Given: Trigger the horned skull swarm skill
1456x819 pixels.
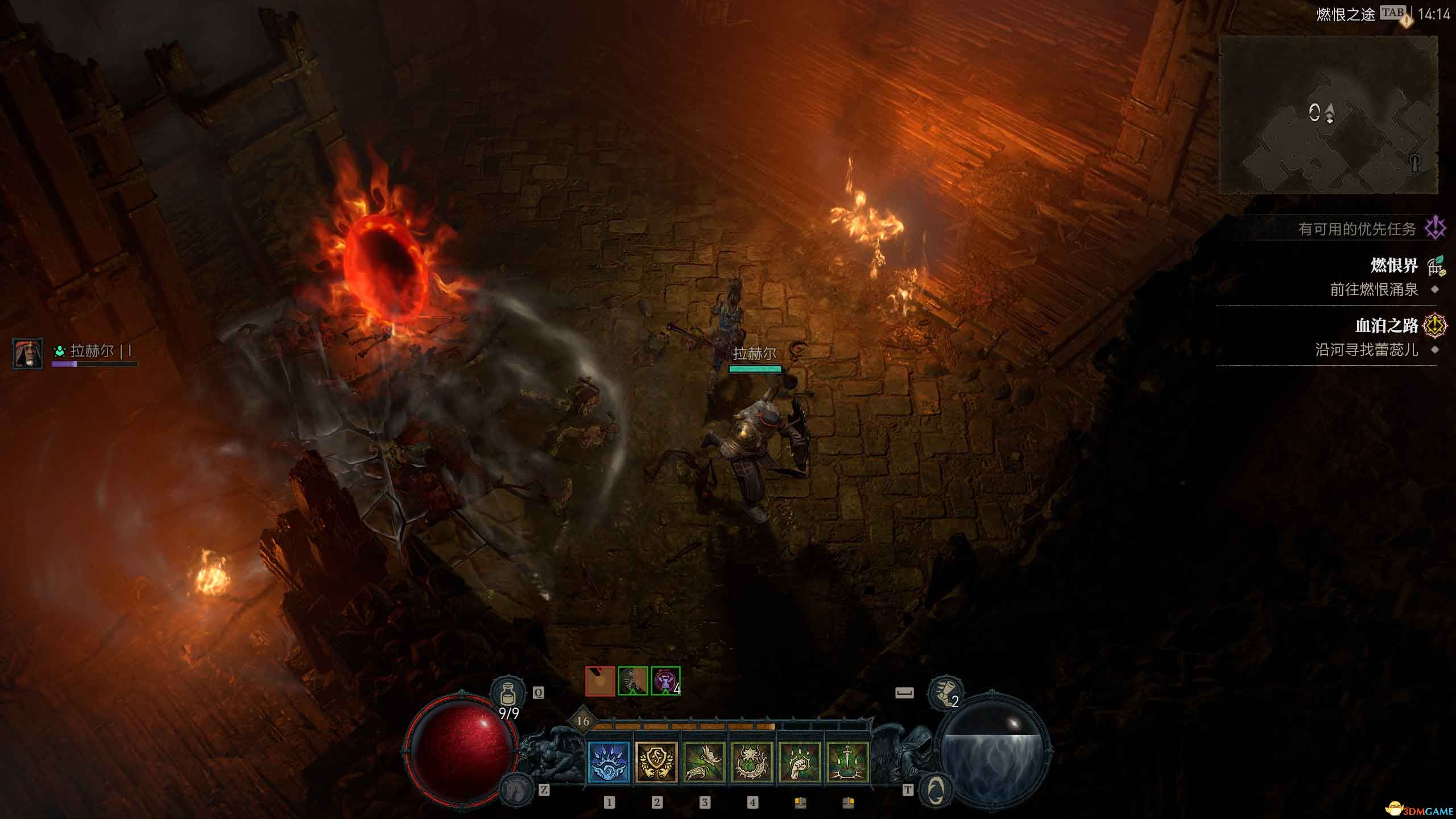Looking at the screenshot, I should pos(752,763).
